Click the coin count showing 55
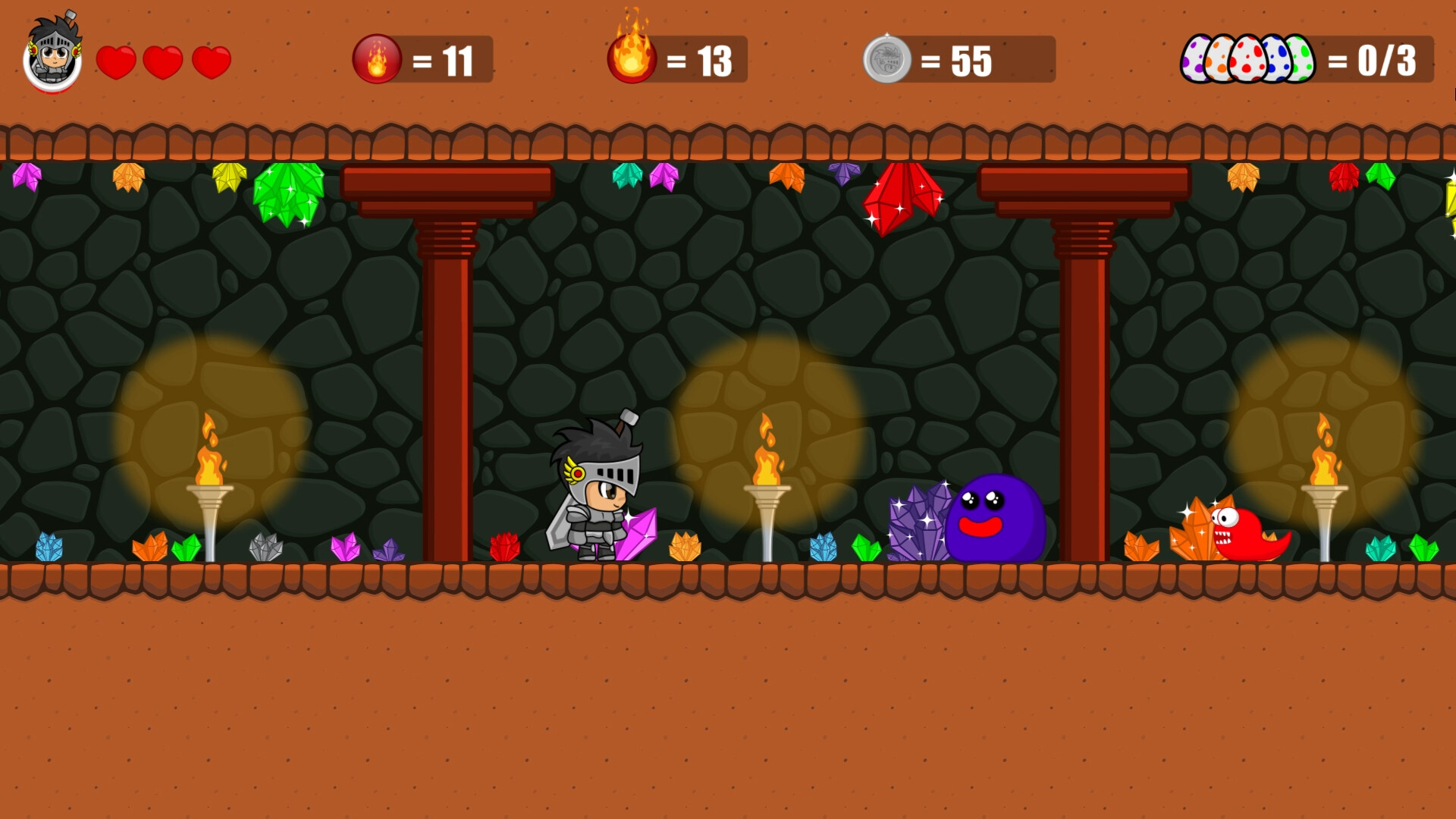 pos(971,59)
